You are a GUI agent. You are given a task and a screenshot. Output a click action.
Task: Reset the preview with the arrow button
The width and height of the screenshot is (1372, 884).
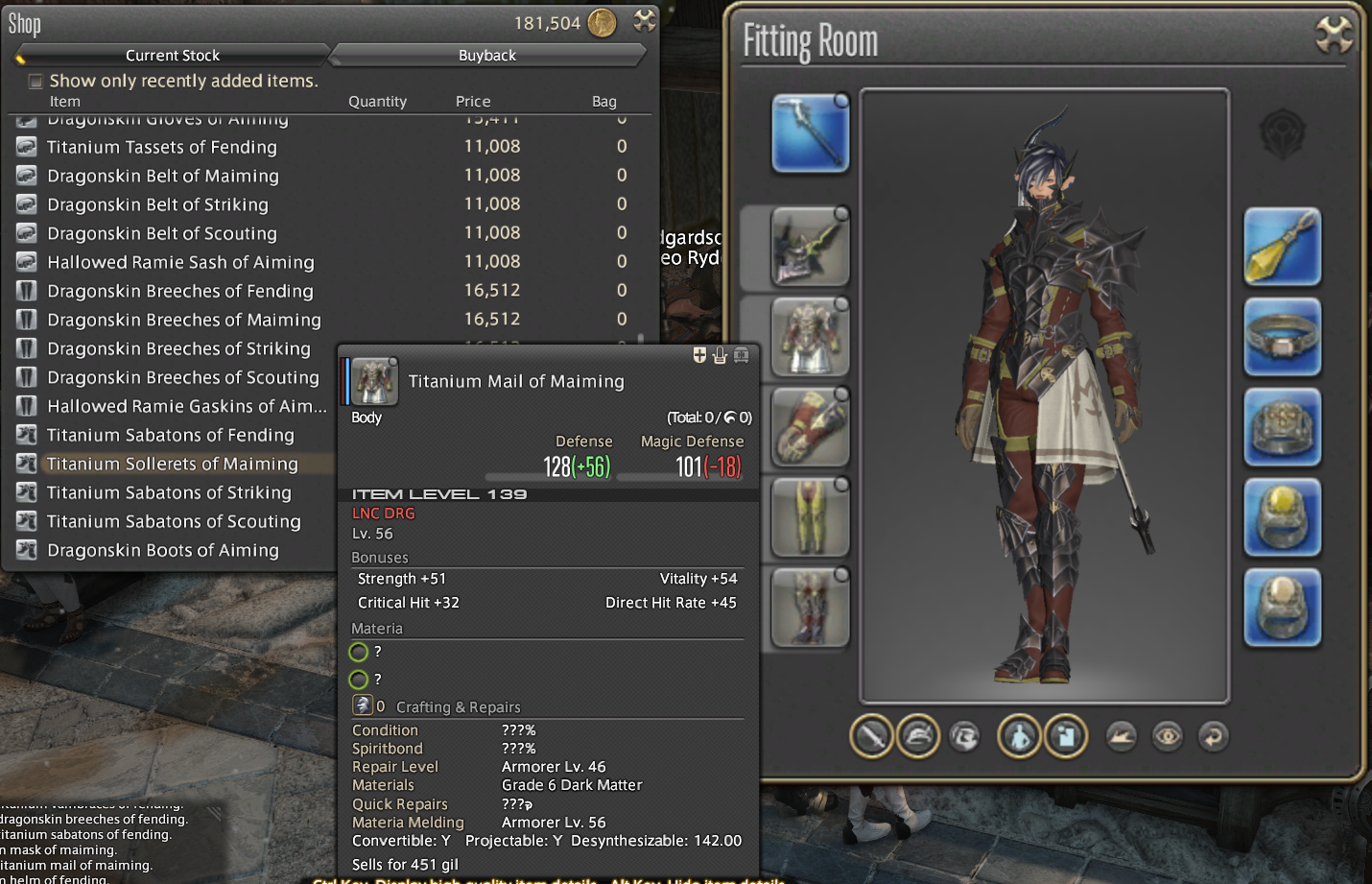coord(1213,737)
